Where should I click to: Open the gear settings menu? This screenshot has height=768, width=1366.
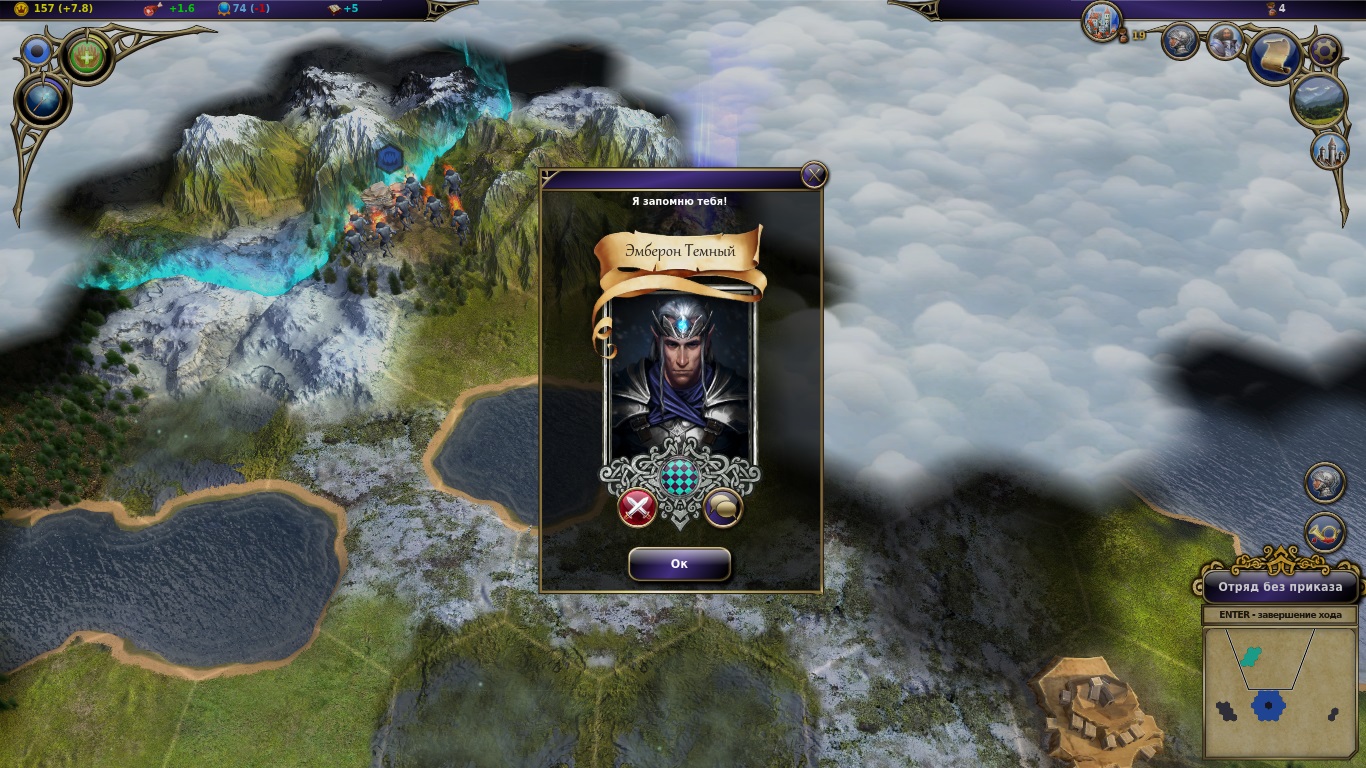pos(1325,50)
